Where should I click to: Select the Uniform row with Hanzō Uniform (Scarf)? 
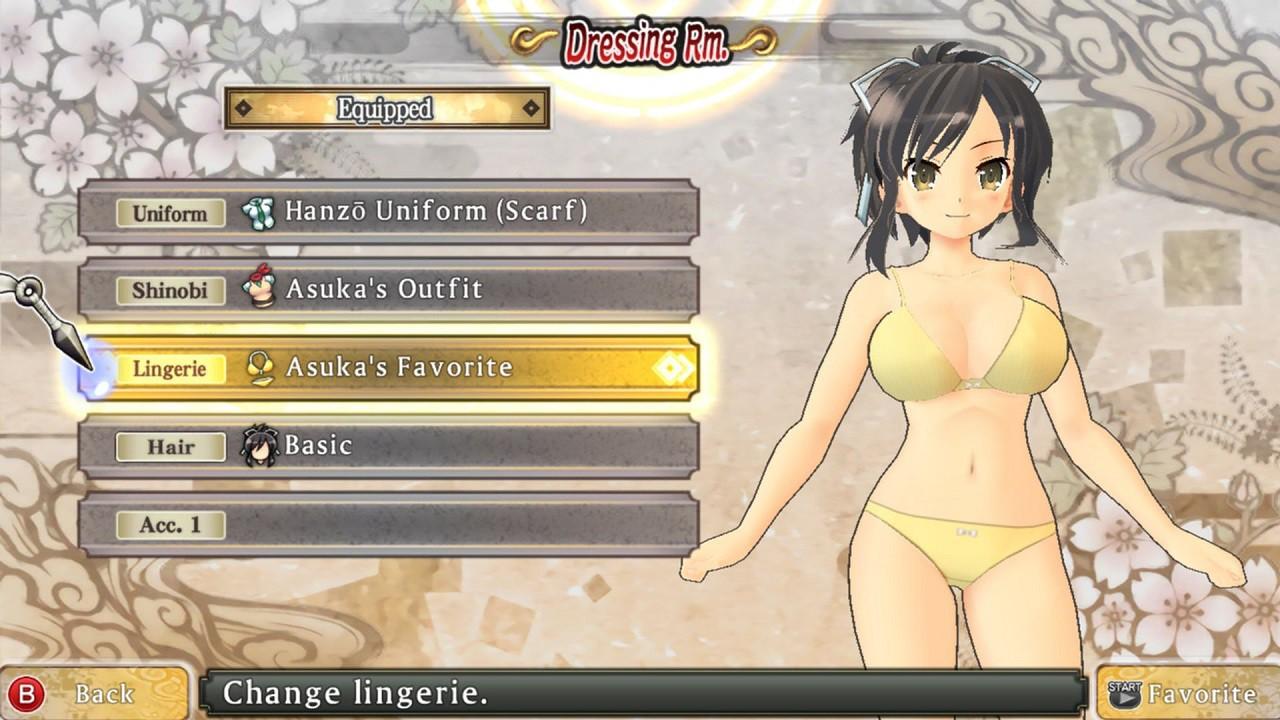coord(388,212)
